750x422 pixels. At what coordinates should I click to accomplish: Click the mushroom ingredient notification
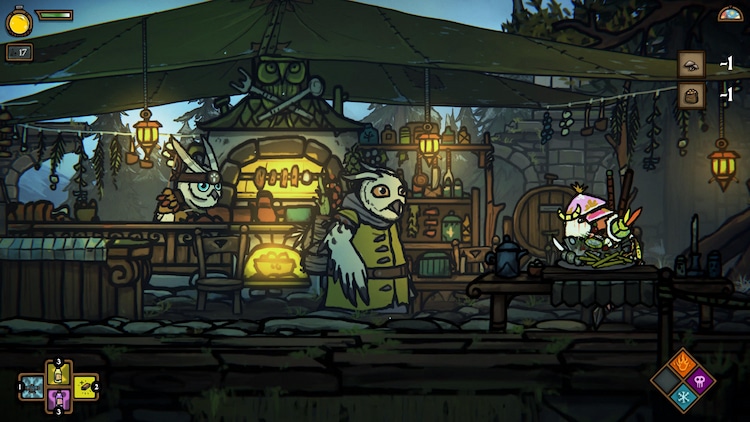[691, 65]
